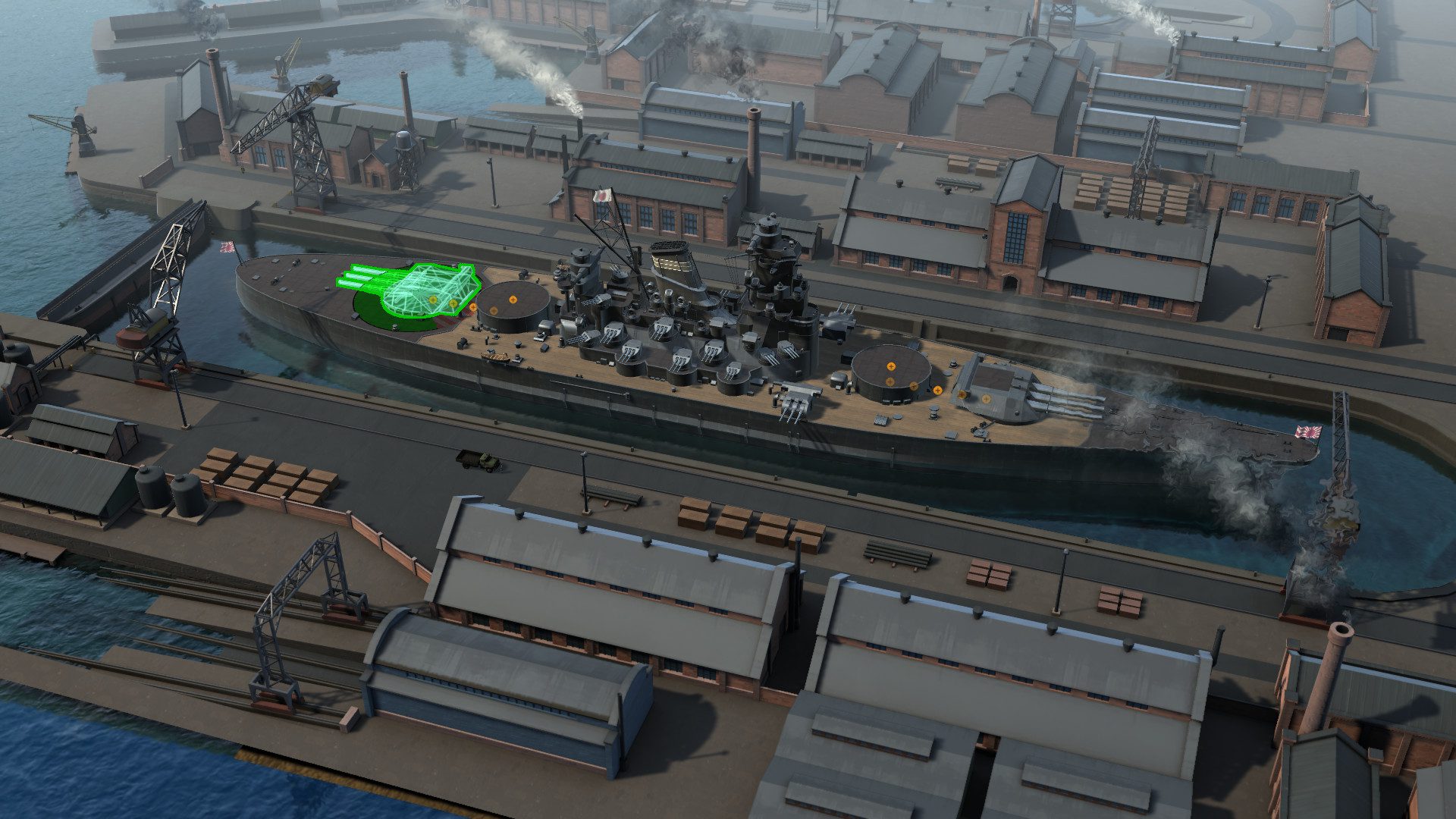Image resolution: width=1456 pixels, height=819 pixels.
Task: Select the plus marker on the aft barbette rim
Action: tap(914, 387)
